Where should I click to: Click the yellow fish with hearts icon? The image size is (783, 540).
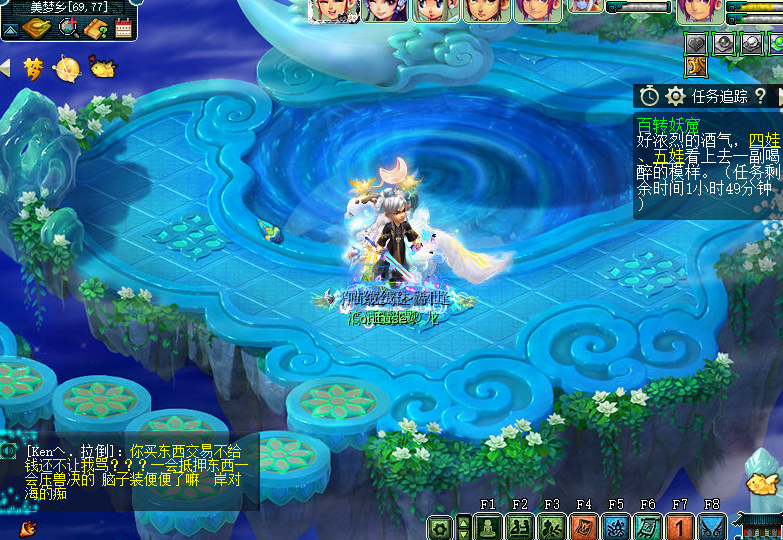(x=101, y=68)
